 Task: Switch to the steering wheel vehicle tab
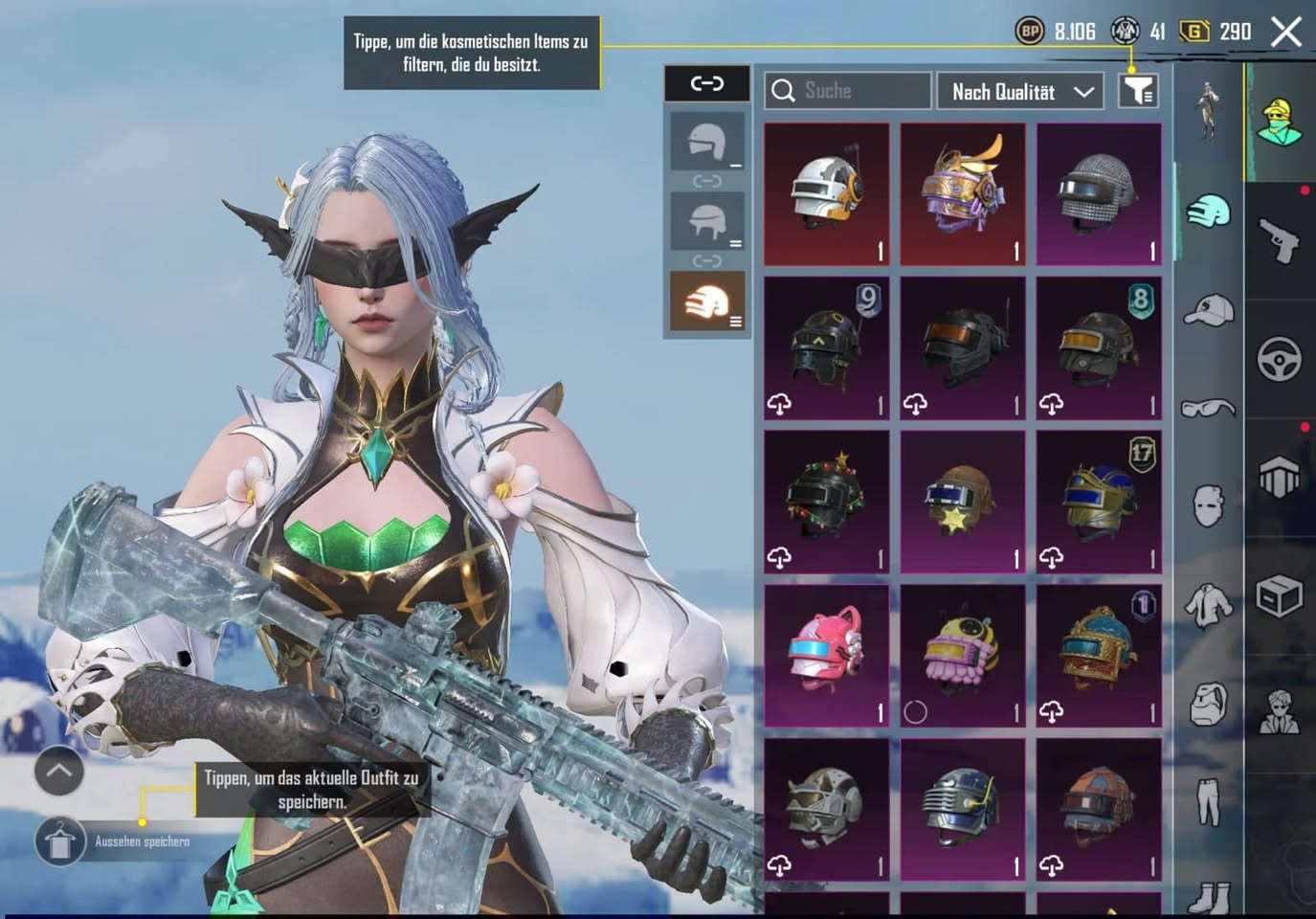pyautogui.click(x=1280, y=359)
